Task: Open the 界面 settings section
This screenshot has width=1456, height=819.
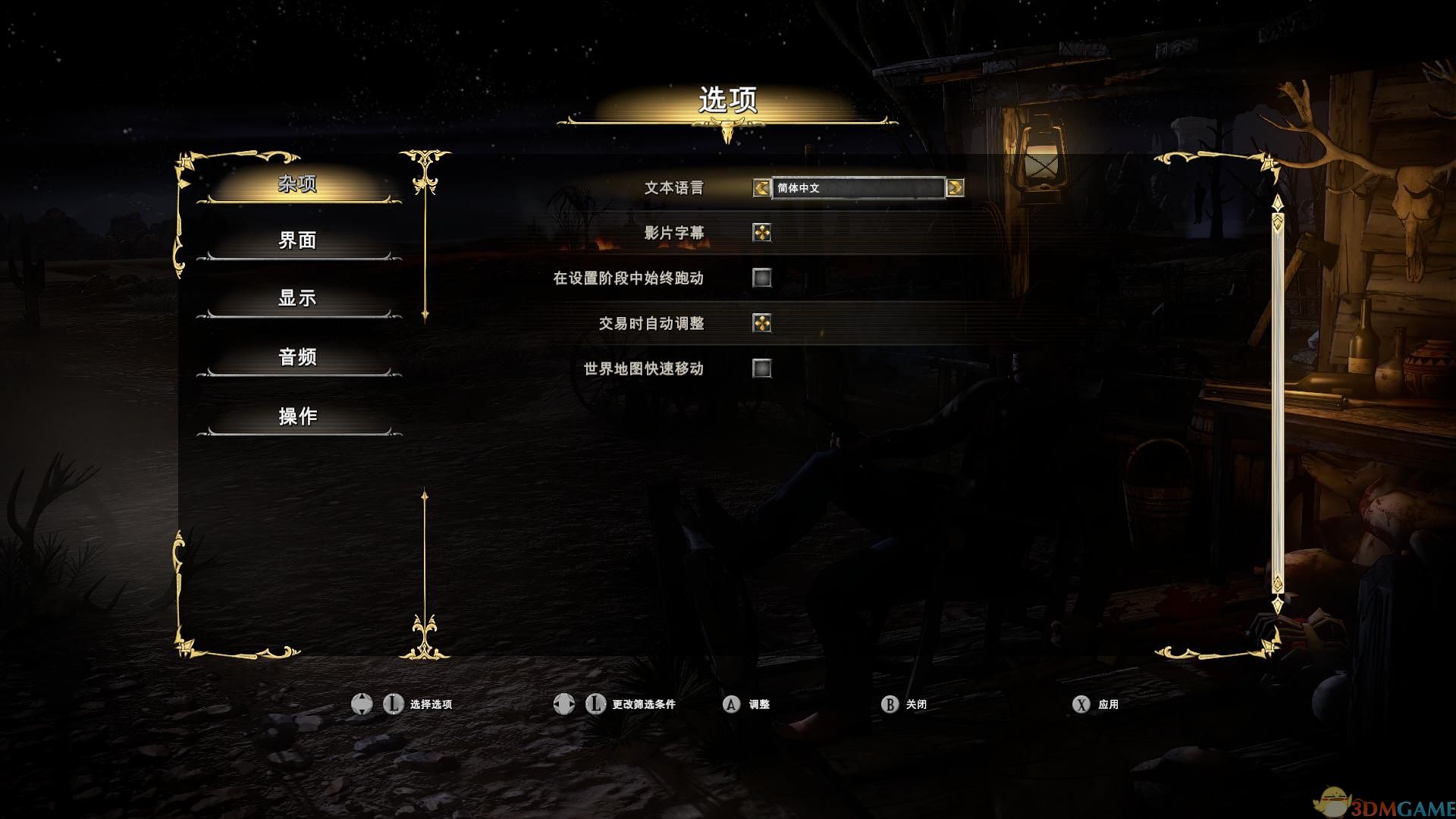Action: tap(297, 240)
